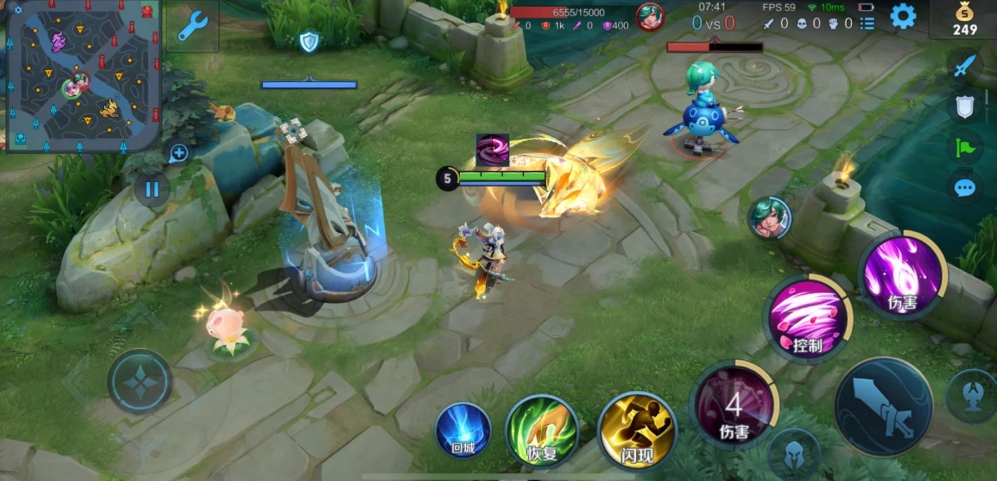
Task: Open the gear settings menu
Action: [x=903, y=16]
